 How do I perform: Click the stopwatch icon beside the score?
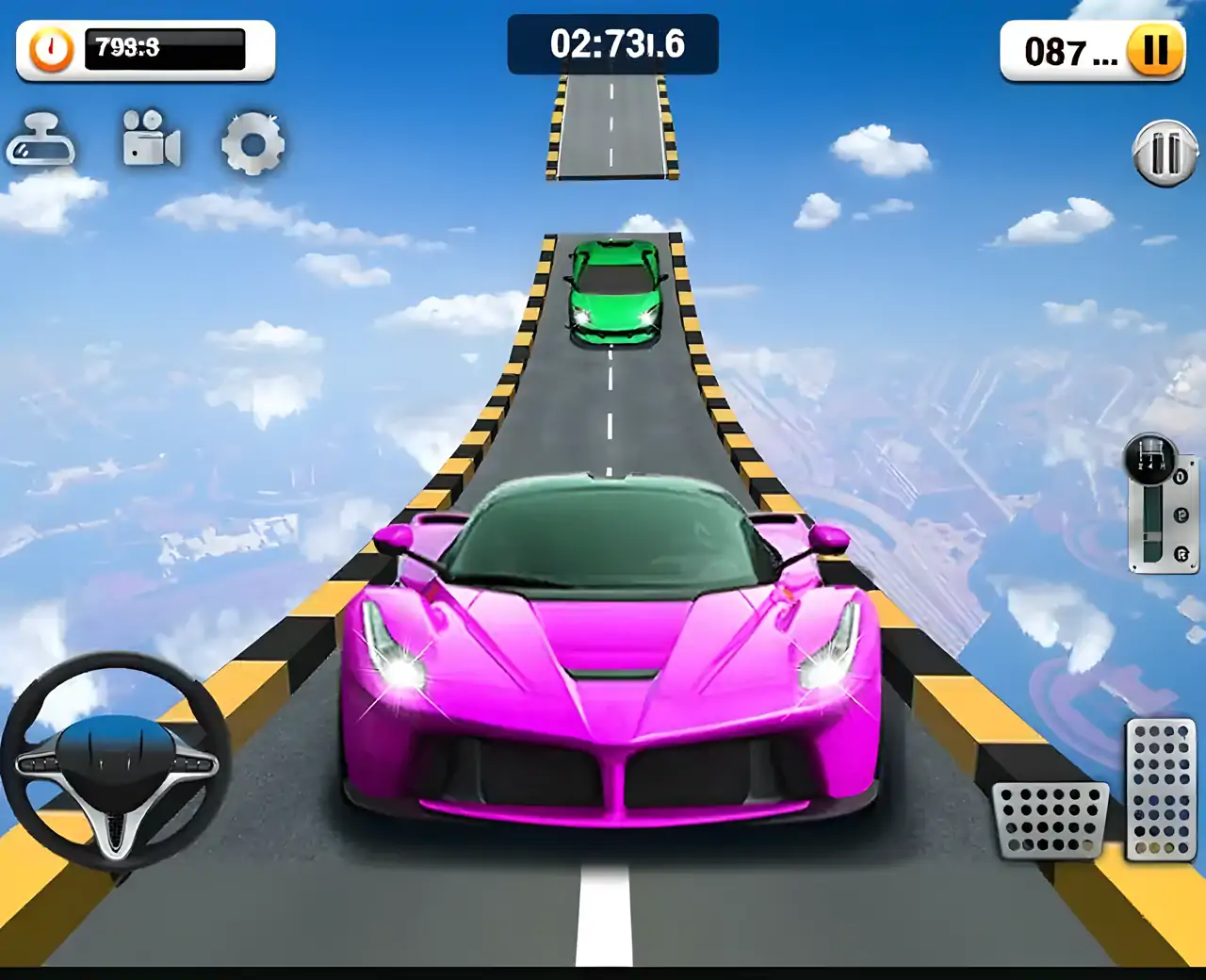(49, 52)
